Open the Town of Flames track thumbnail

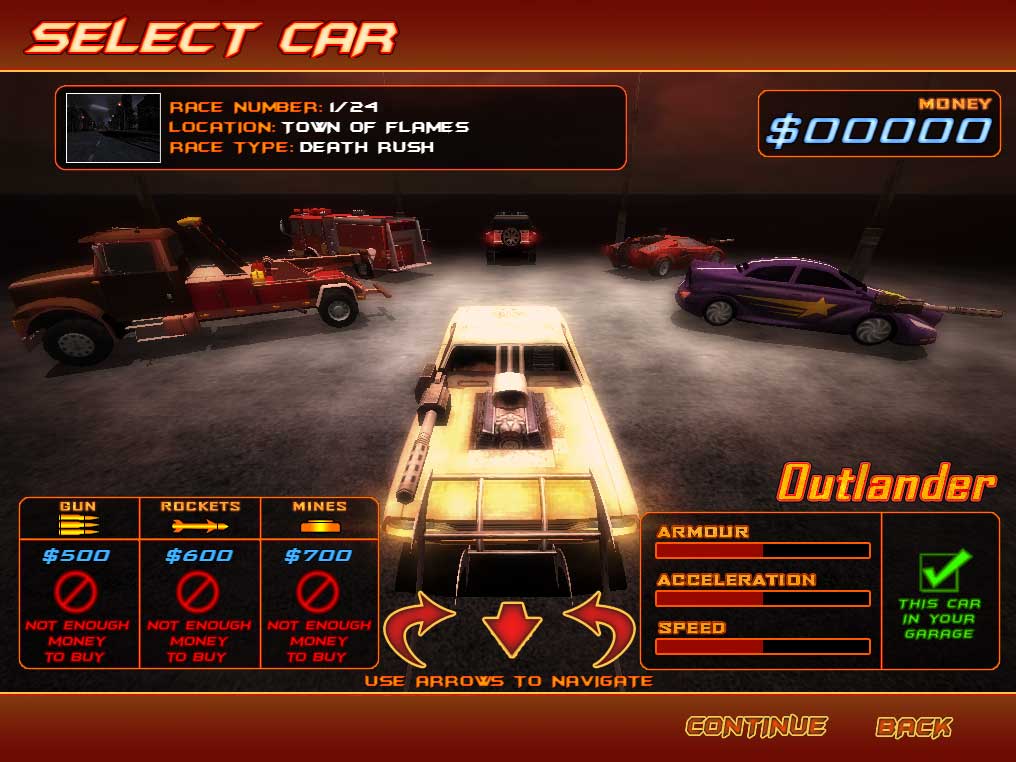pyautogui.click(x=113, y=127)
